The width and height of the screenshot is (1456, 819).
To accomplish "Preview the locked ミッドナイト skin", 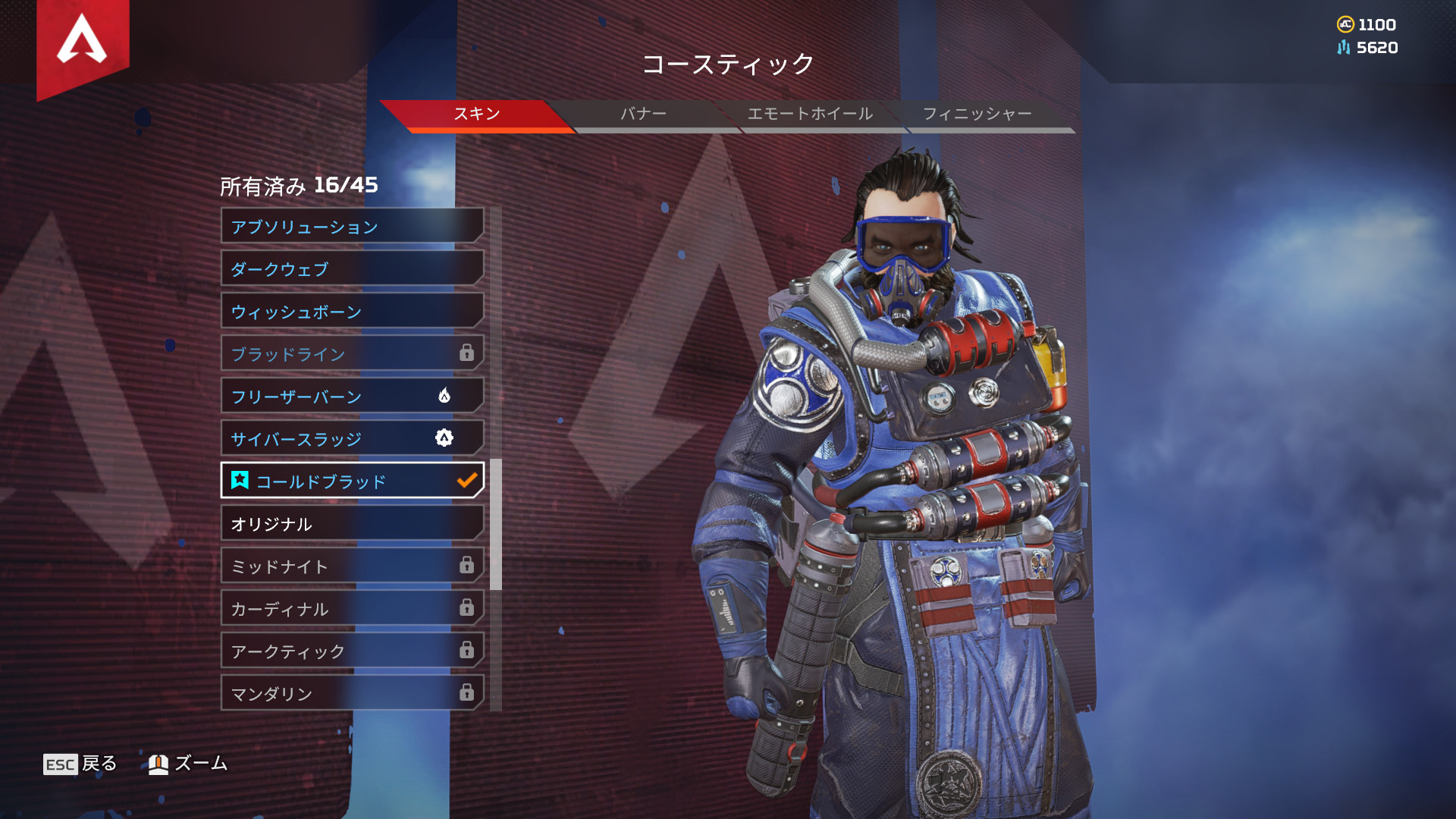I will (x=352, y=566).
